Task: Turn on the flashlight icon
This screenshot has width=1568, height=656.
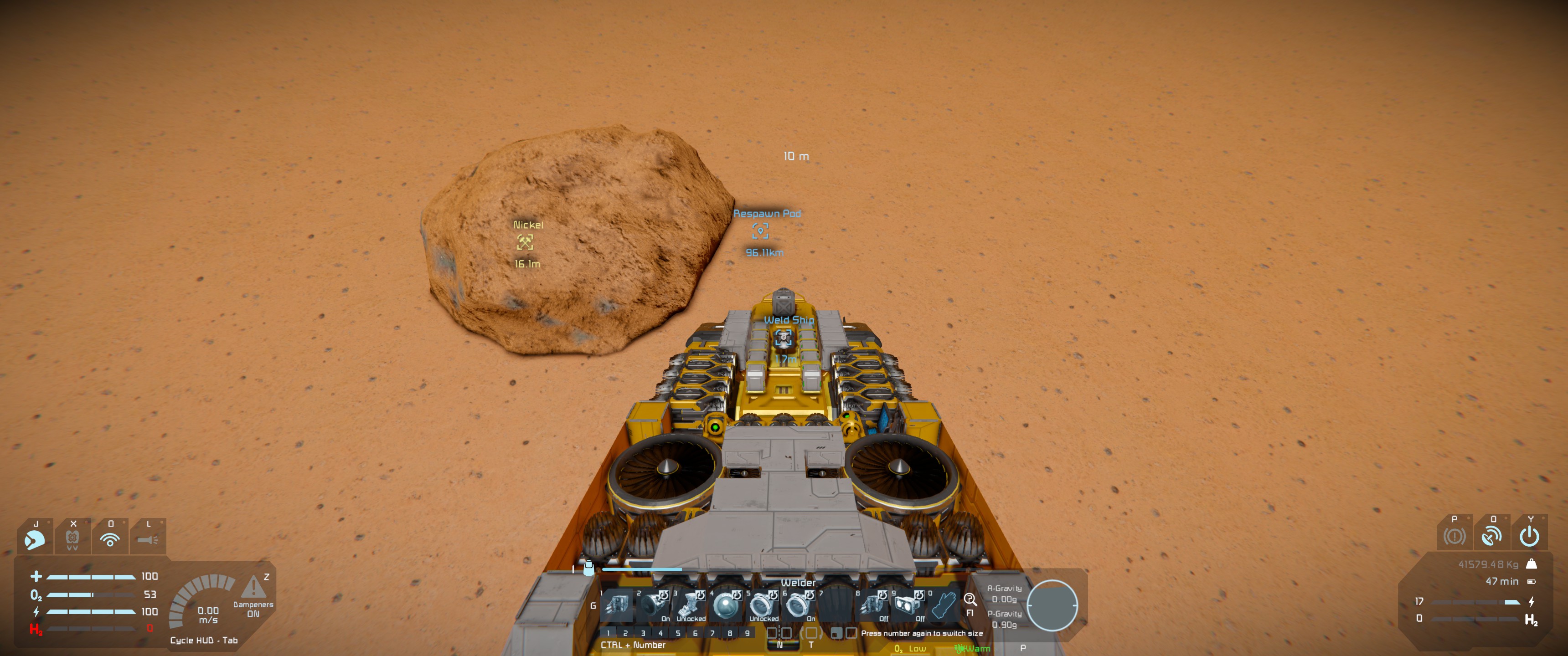Action: pos(148,539)
